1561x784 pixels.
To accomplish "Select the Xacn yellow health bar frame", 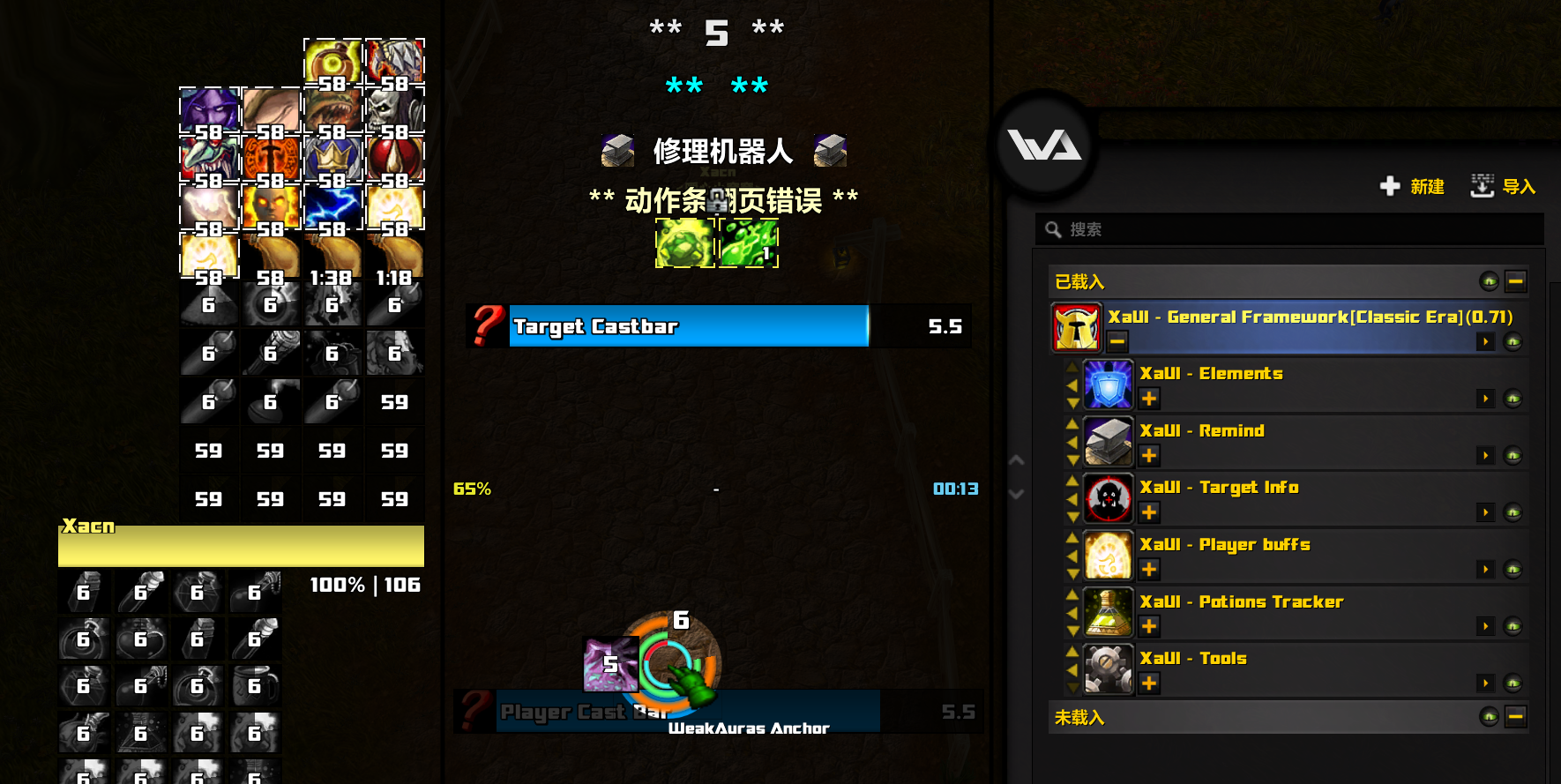I will click(241, 546).
